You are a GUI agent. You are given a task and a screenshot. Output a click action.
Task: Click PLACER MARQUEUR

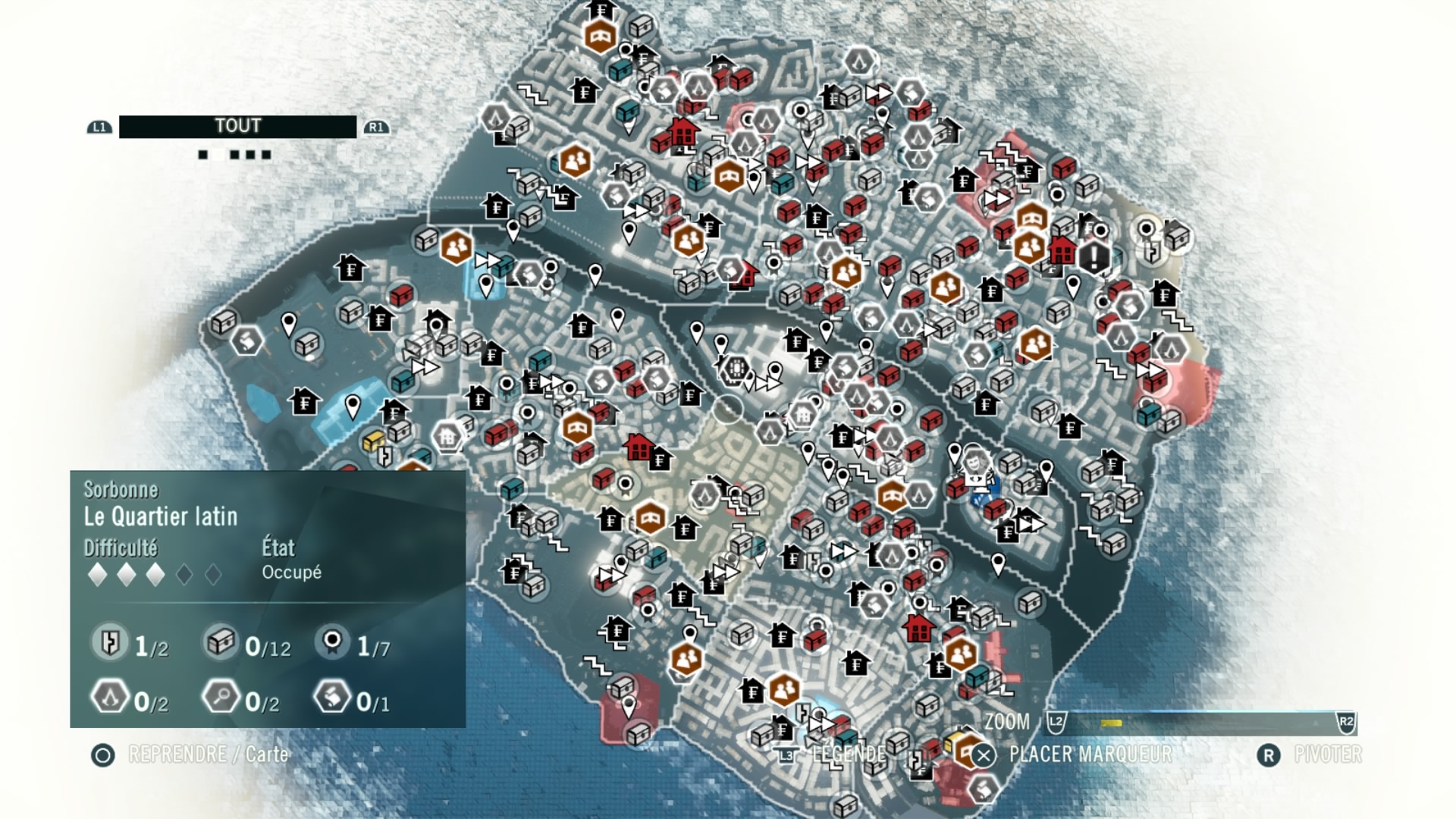[x=1090, y=755]
